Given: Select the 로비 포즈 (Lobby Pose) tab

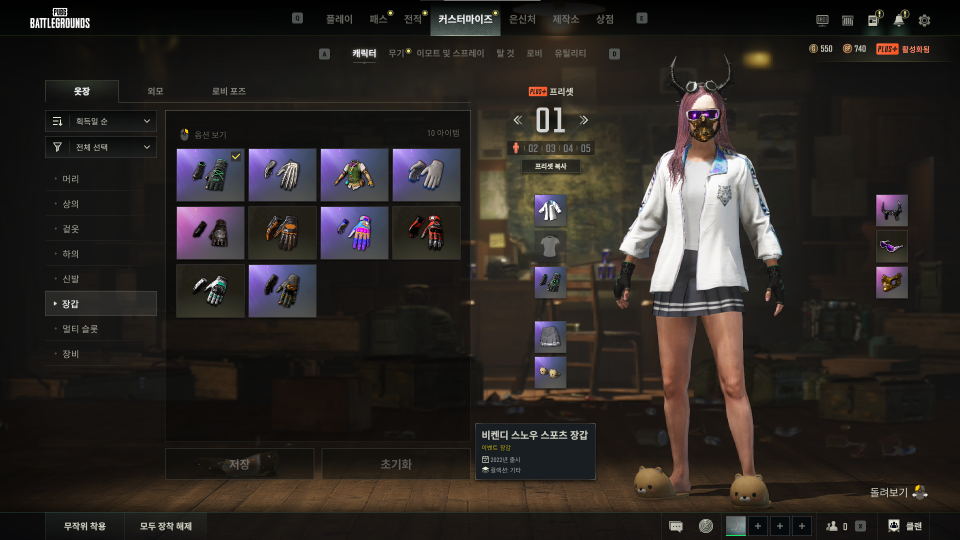Looking at the screenshot, I should point(228,91).
